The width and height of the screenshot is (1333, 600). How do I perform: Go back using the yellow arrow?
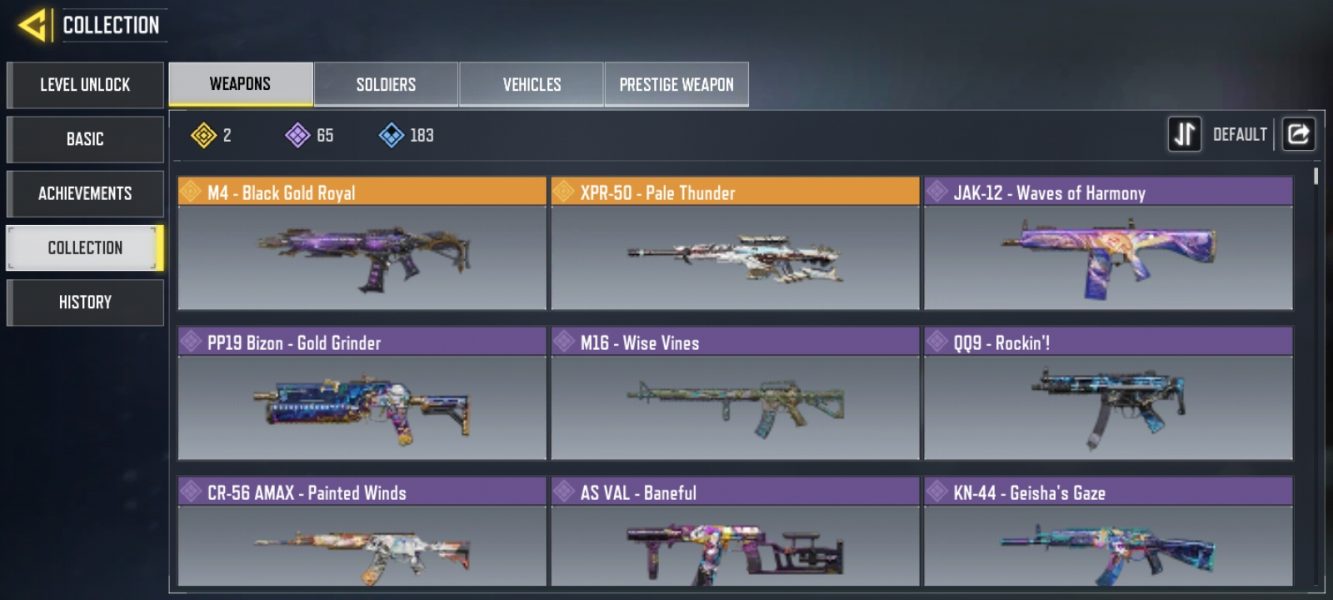[34, 25]
